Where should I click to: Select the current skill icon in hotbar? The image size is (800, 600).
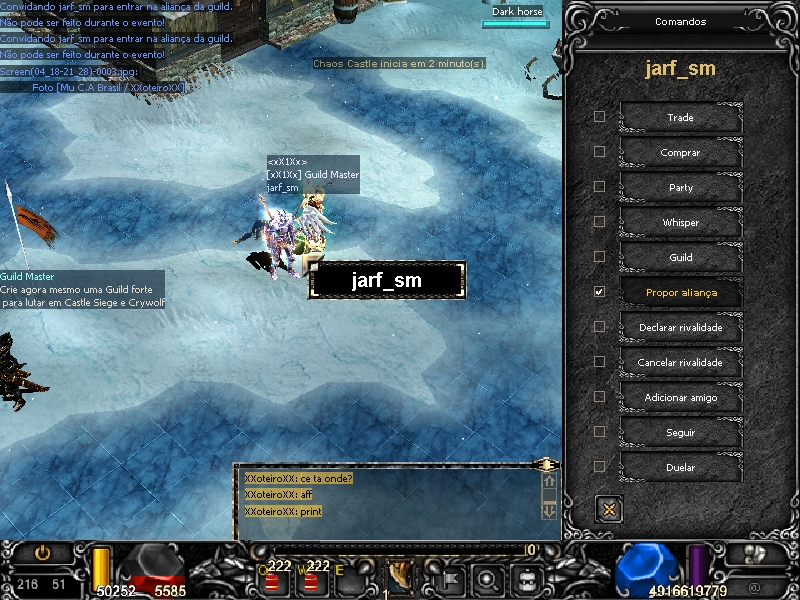(x=400, y=576)
